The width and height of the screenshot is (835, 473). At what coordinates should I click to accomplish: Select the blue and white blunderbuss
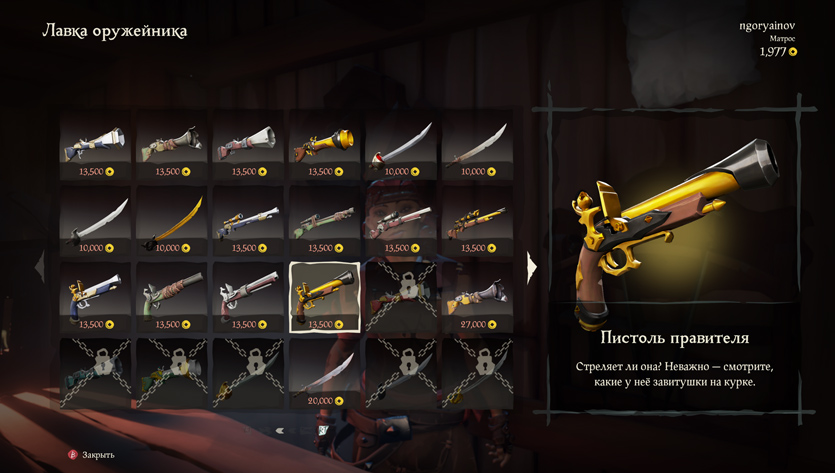tap(95, 146)
